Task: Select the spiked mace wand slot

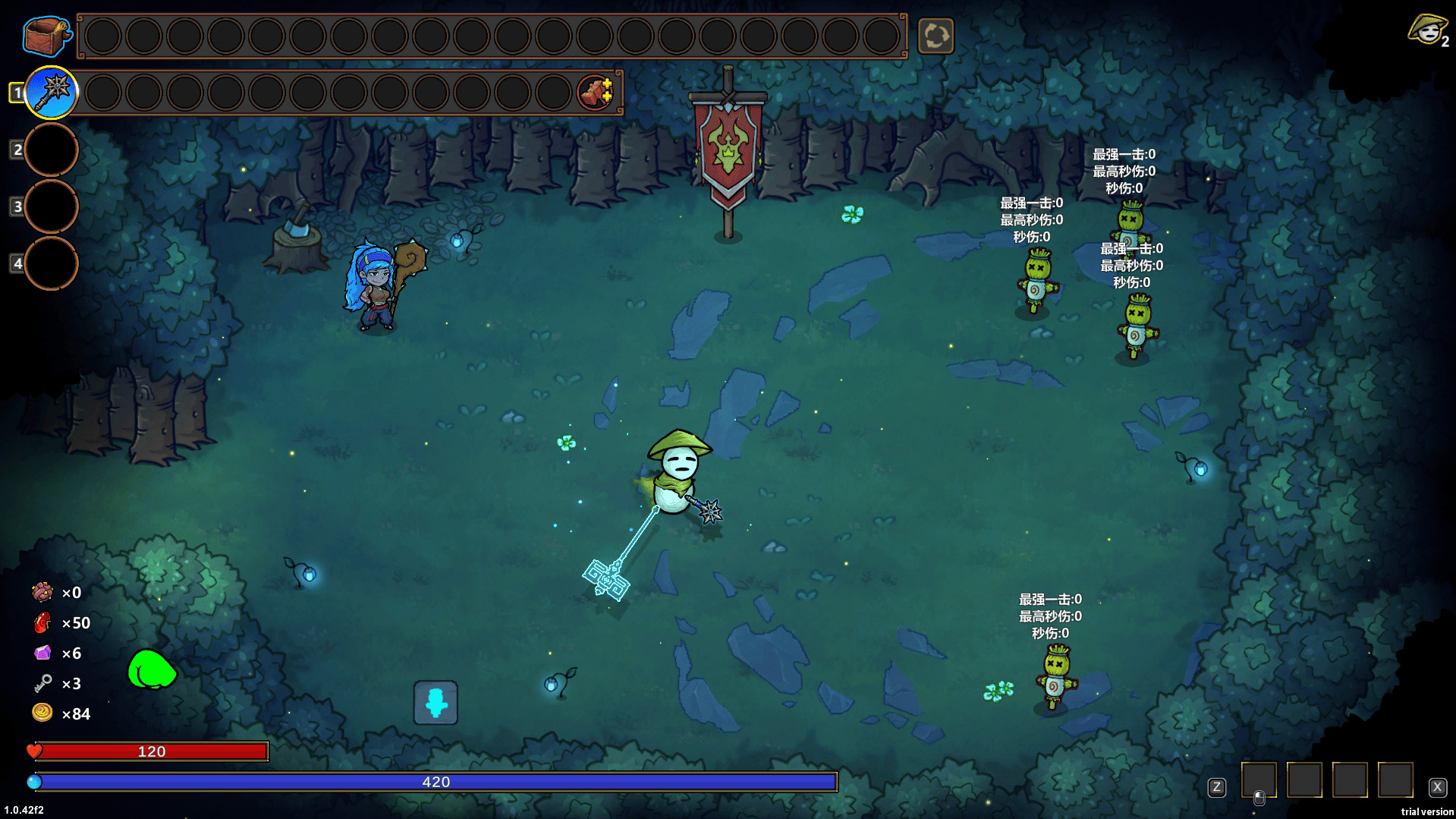Action: [52, 93]
